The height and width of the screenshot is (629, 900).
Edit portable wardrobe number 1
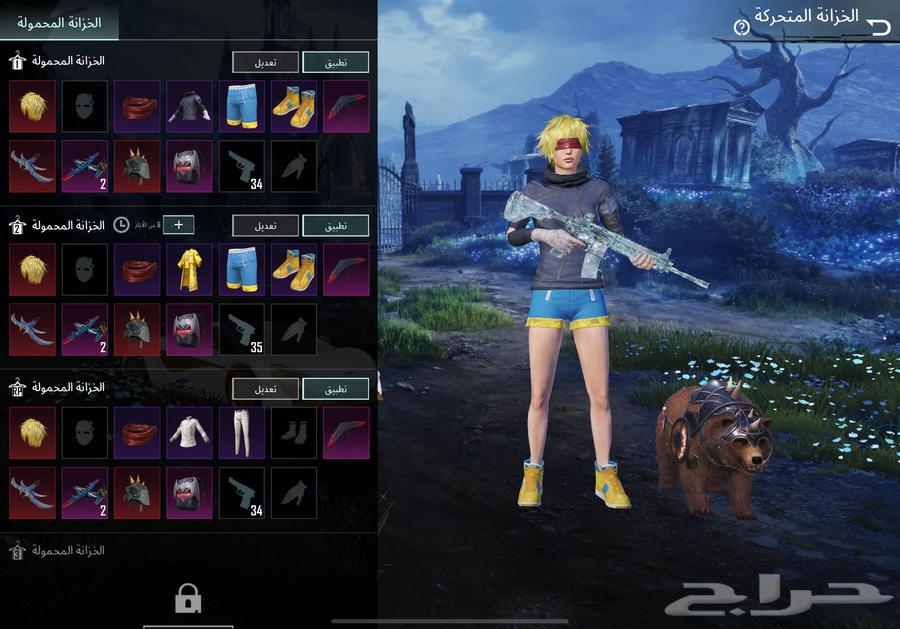(x=265, y=62)
